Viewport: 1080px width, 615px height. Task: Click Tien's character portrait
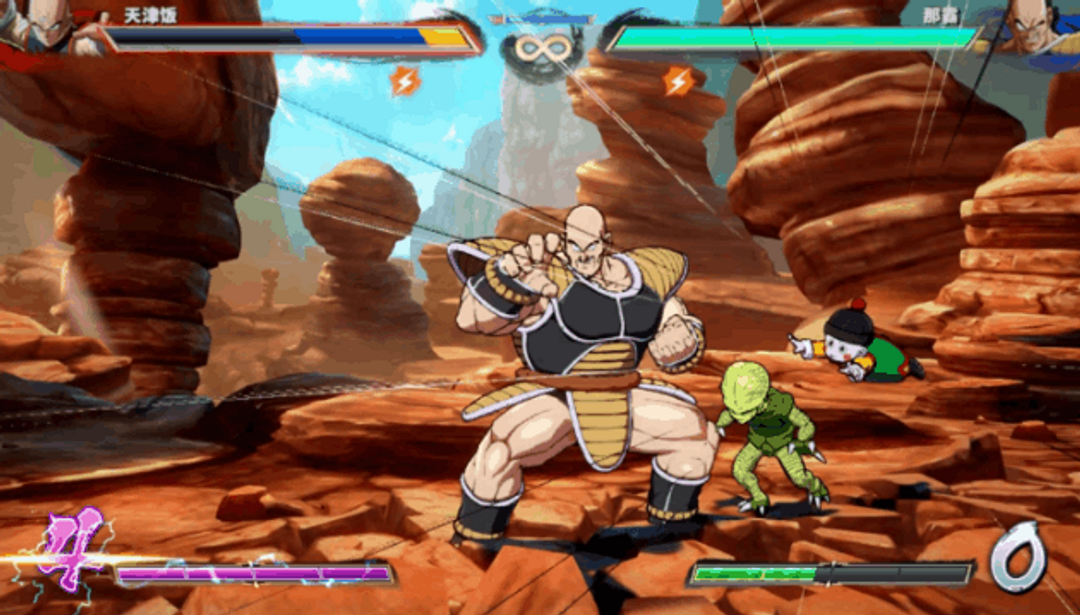pos(40,22)
